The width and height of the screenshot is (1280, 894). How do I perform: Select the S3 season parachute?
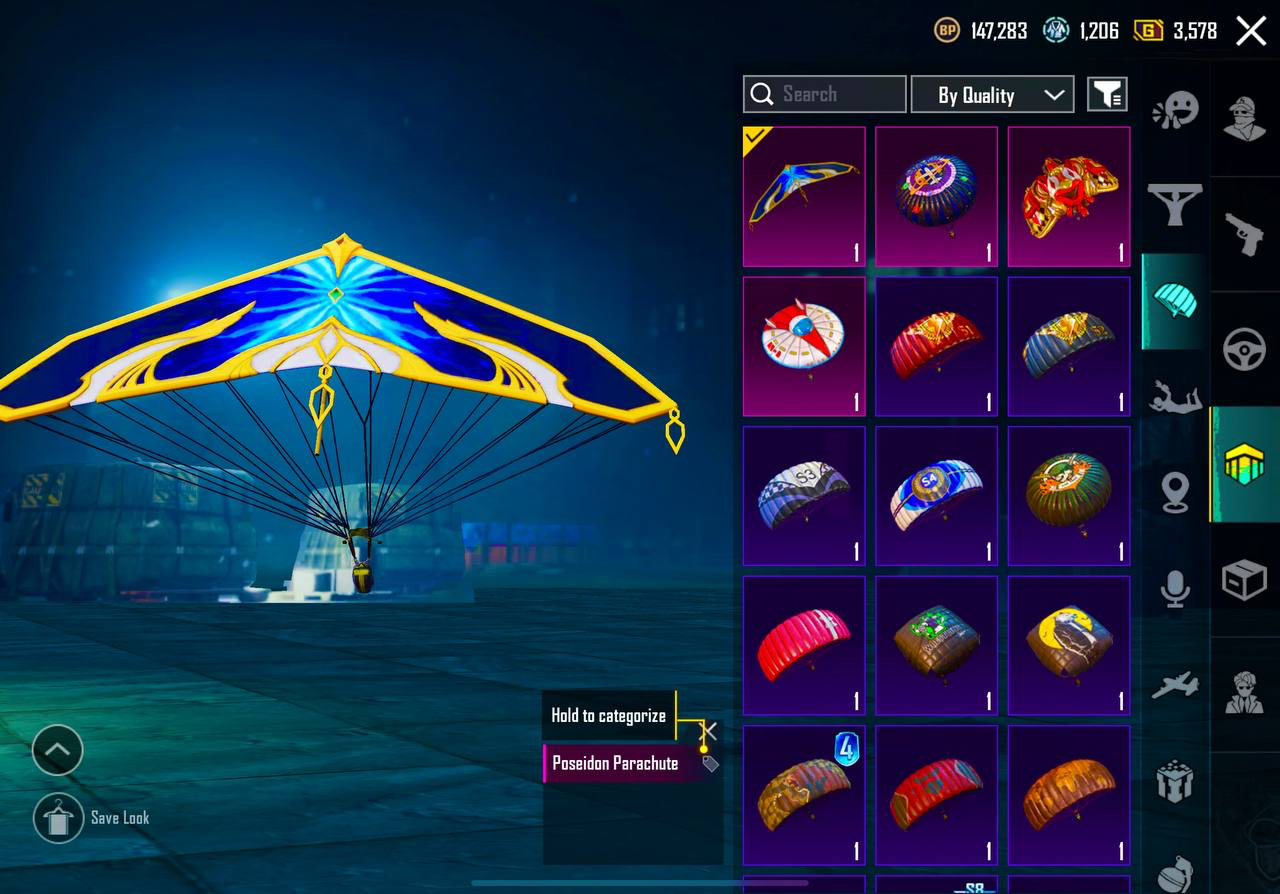pos(804,496)
